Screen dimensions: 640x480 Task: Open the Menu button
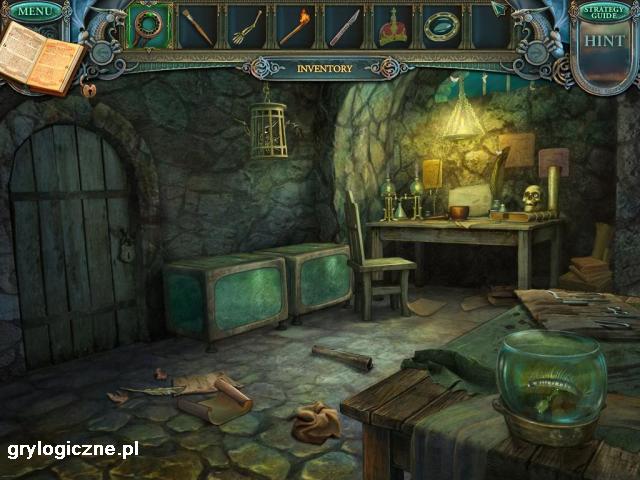pos(35,11)
